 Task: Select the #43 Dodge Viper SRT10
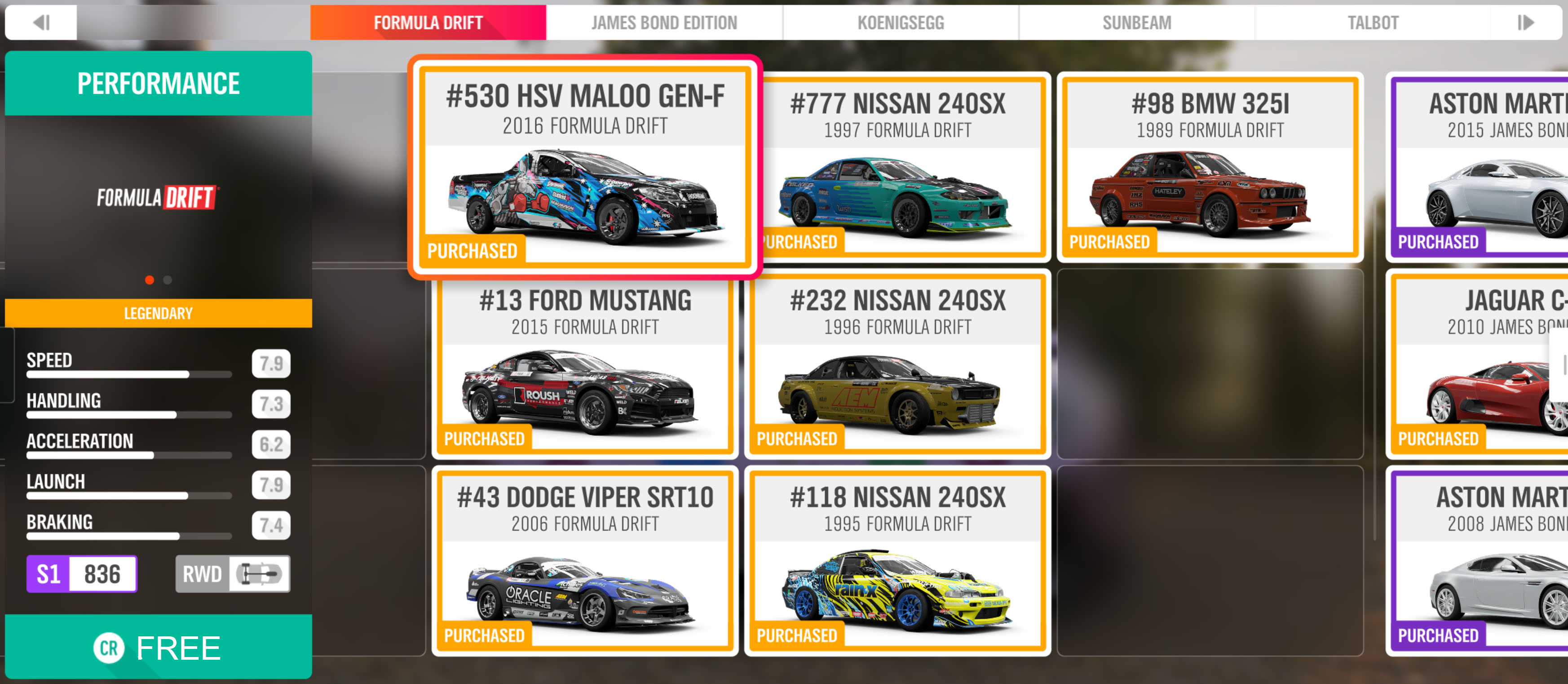[x=584, y=561]
